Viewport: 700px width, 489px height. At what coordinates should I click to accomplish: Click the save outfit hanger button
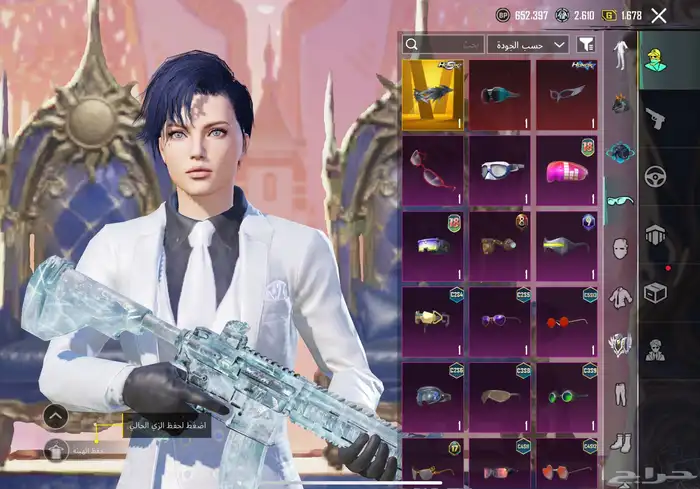click(56, 450)
